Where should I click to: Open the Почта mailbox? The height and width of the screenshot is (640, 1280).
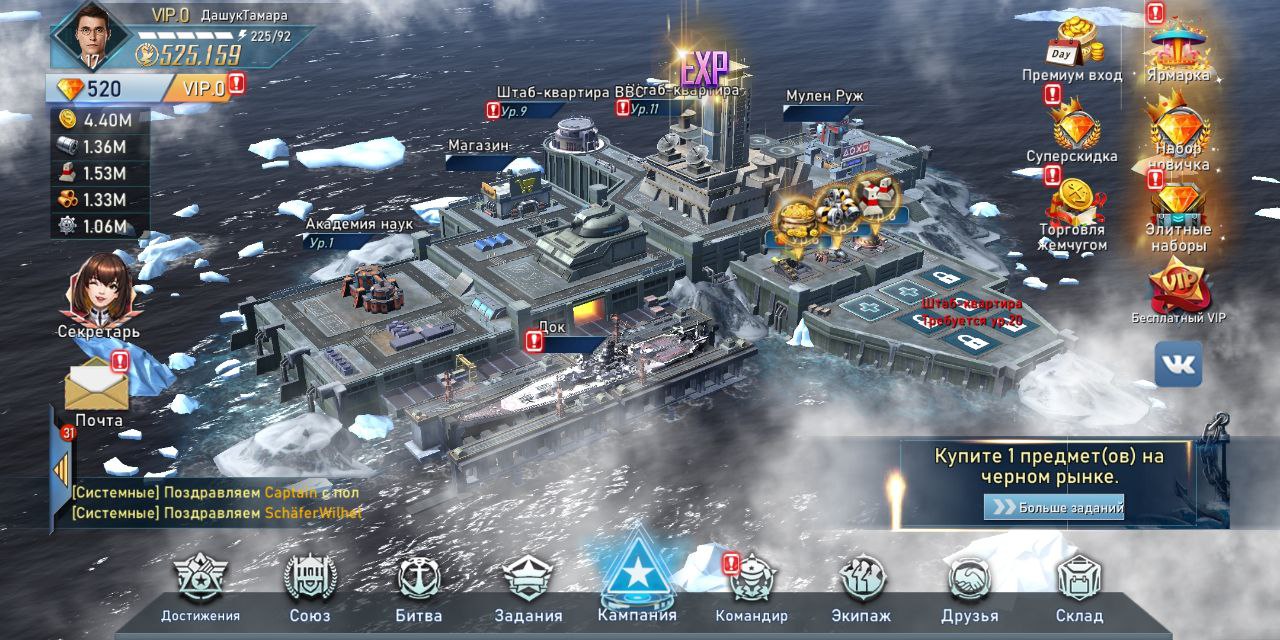click(x=98, y=388)
